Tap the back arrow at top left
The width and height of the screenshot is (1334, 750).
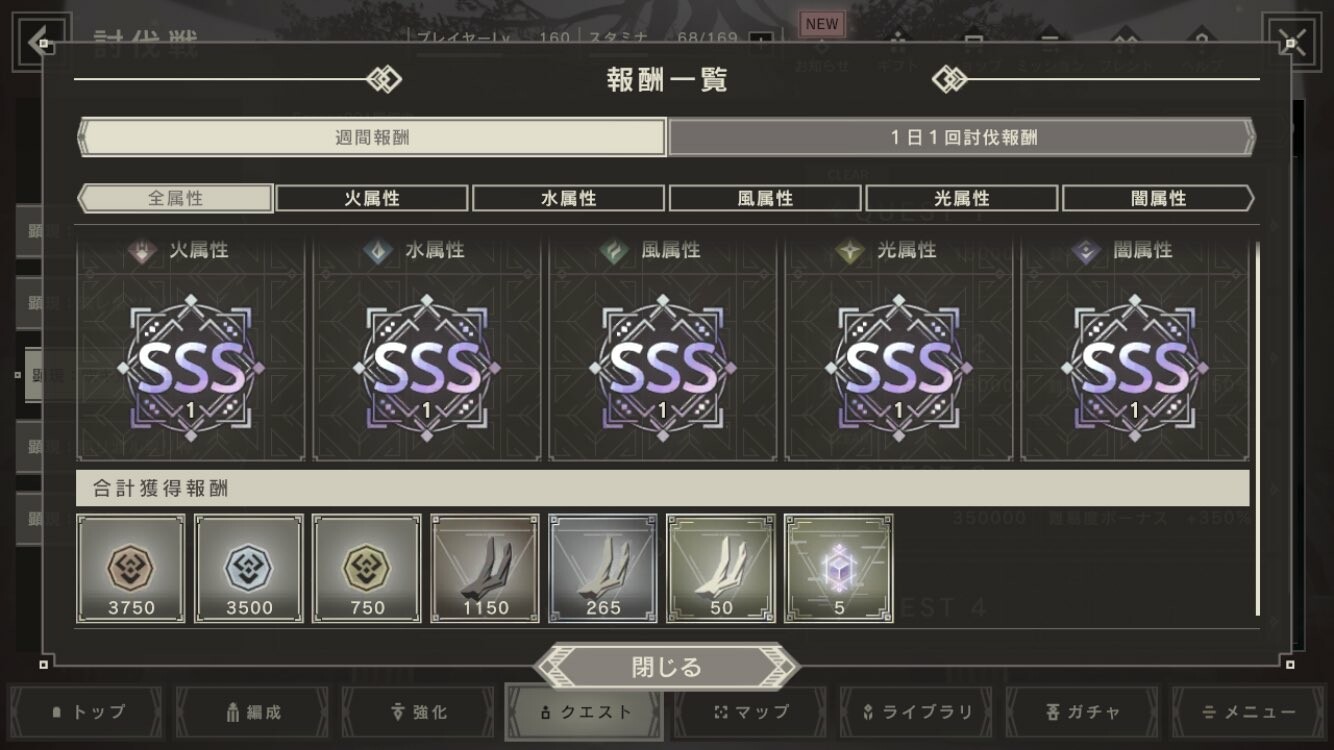[38, 42]
